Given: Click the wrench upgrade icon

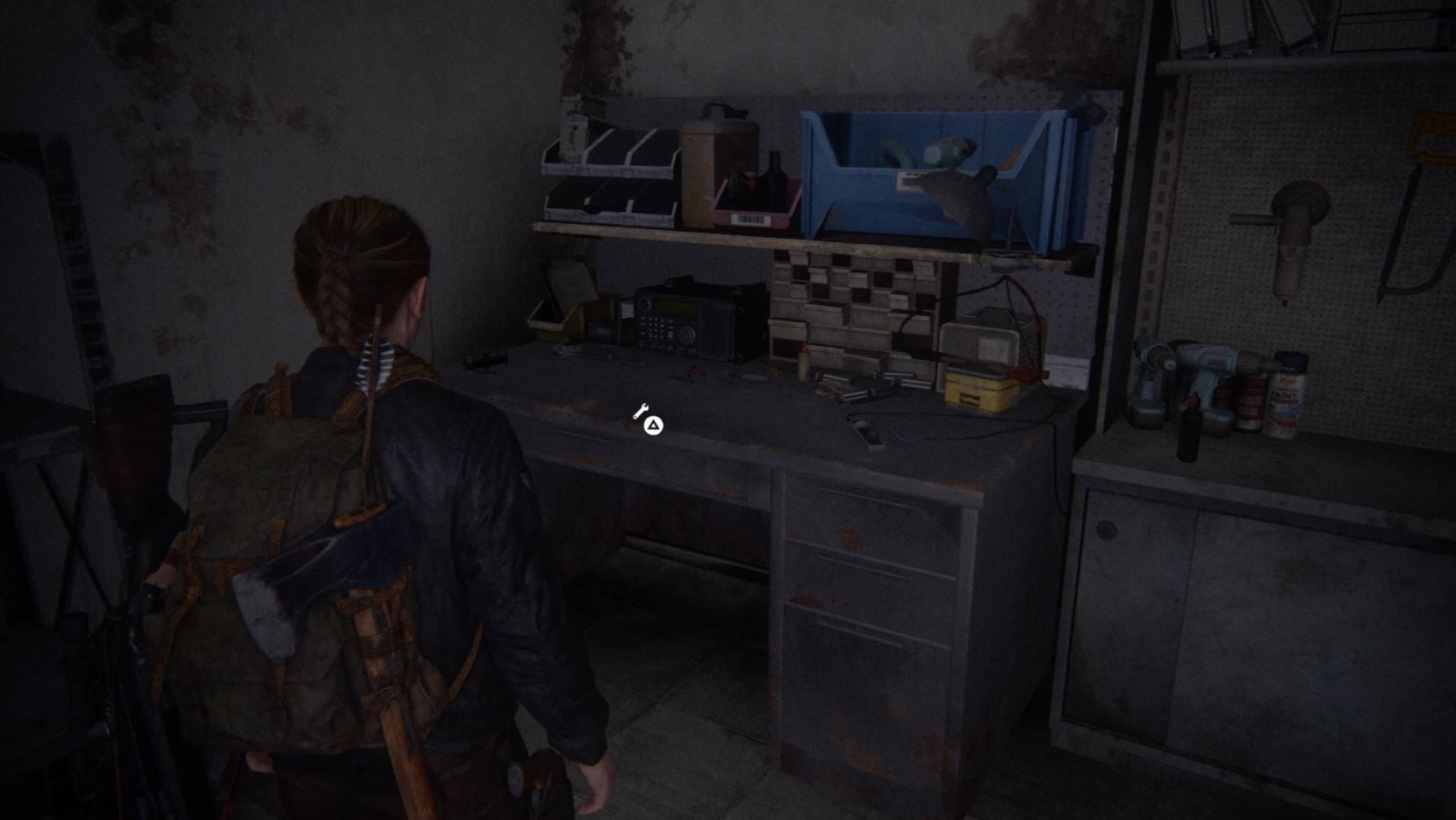Looking at the screenshot, I should tap(640, 409).
